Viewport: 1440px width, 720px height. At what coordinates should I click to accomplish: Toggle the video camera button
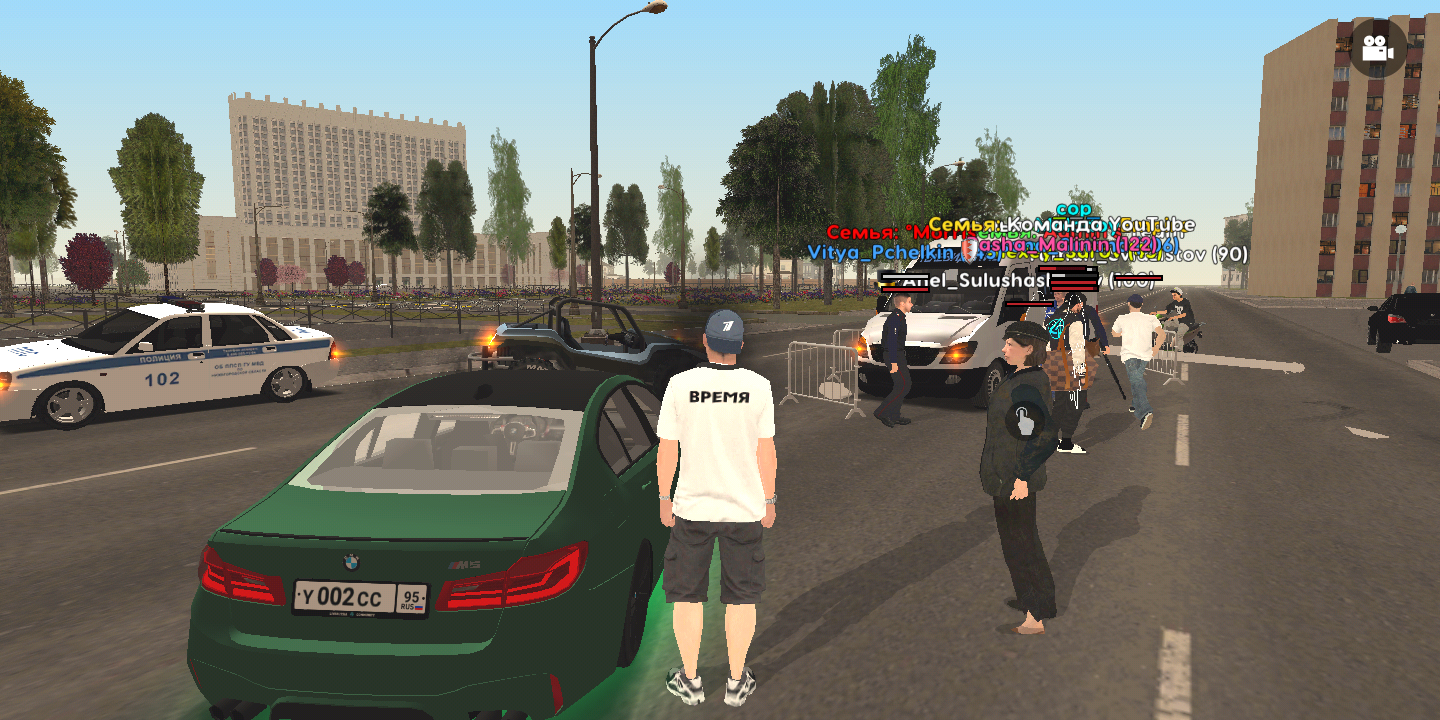click(1378, 48)
